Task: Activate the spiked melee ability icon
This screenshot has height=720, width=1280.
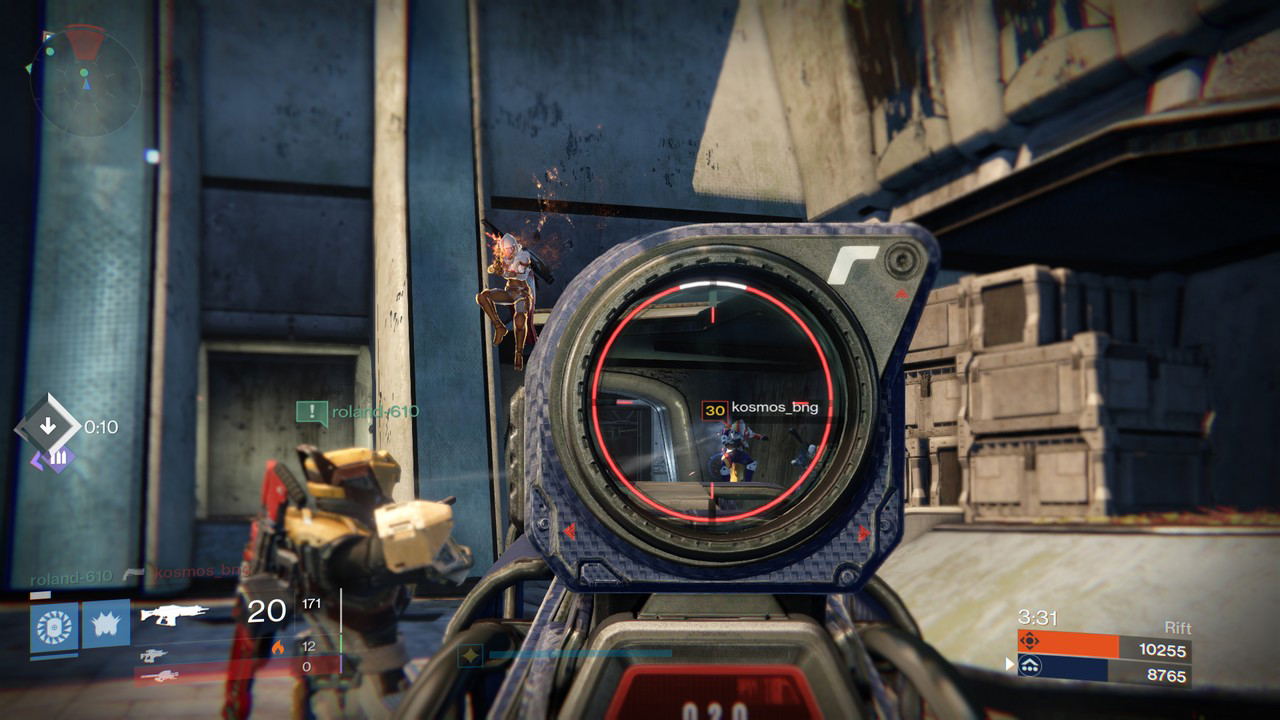Action: (x=106, y=624)
